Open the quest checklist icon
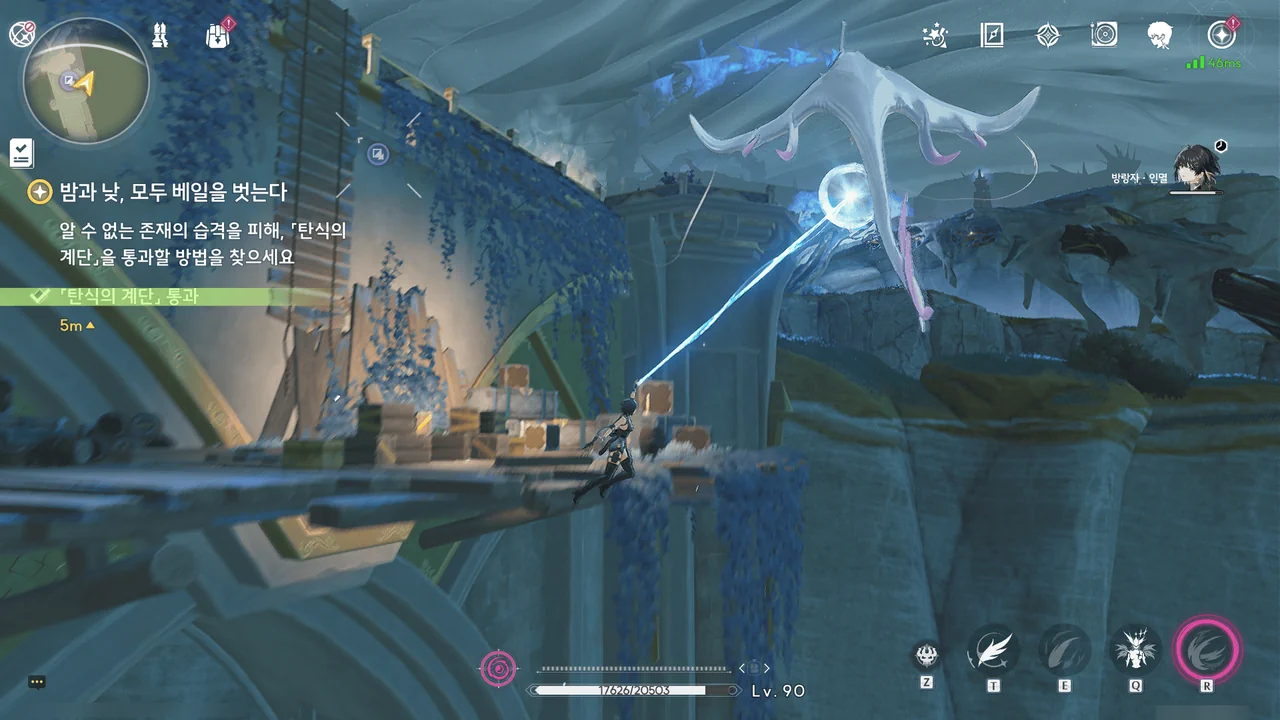 (22, 153)
